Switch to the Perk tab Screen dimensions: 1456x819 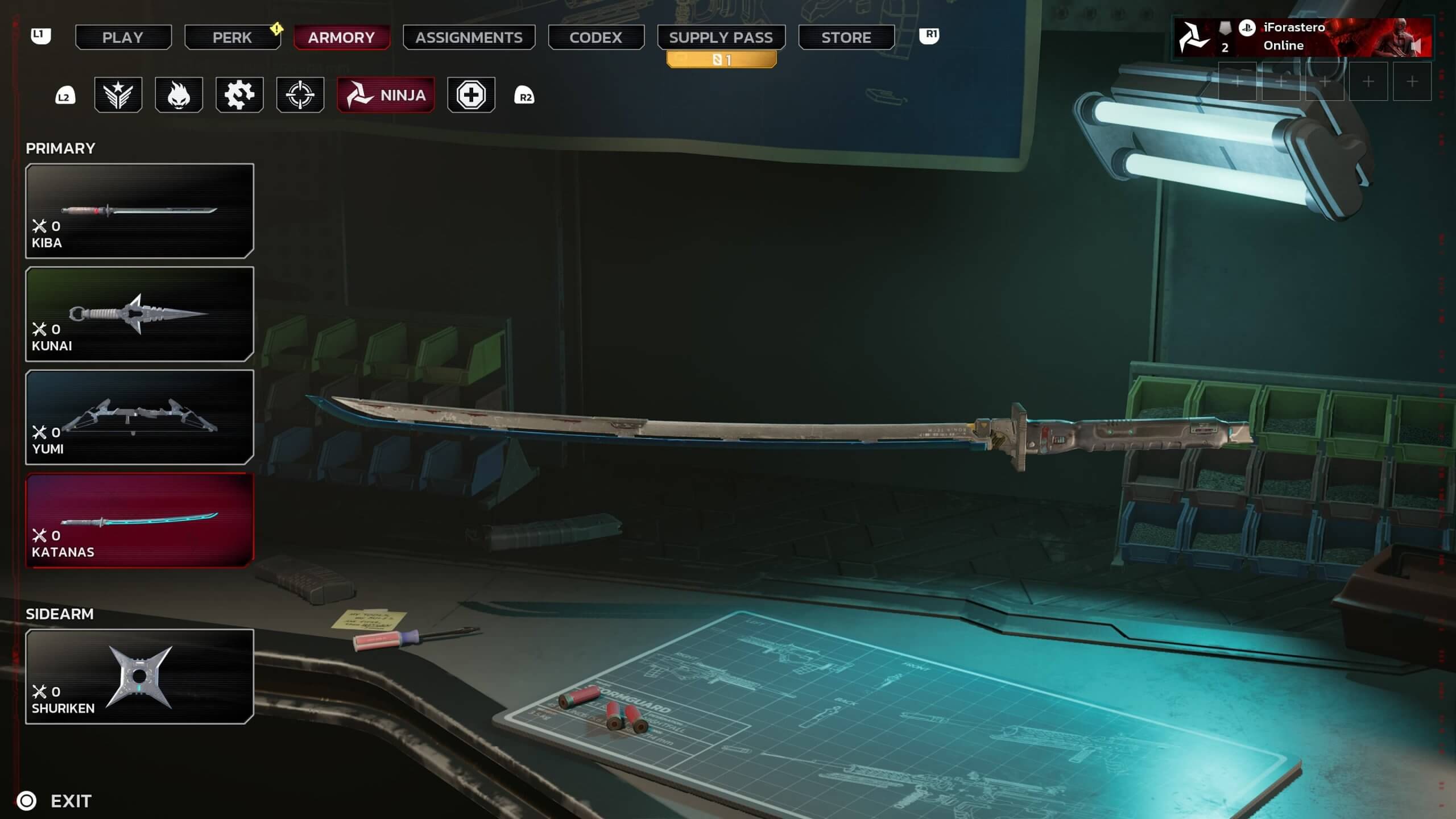point(232,38)
